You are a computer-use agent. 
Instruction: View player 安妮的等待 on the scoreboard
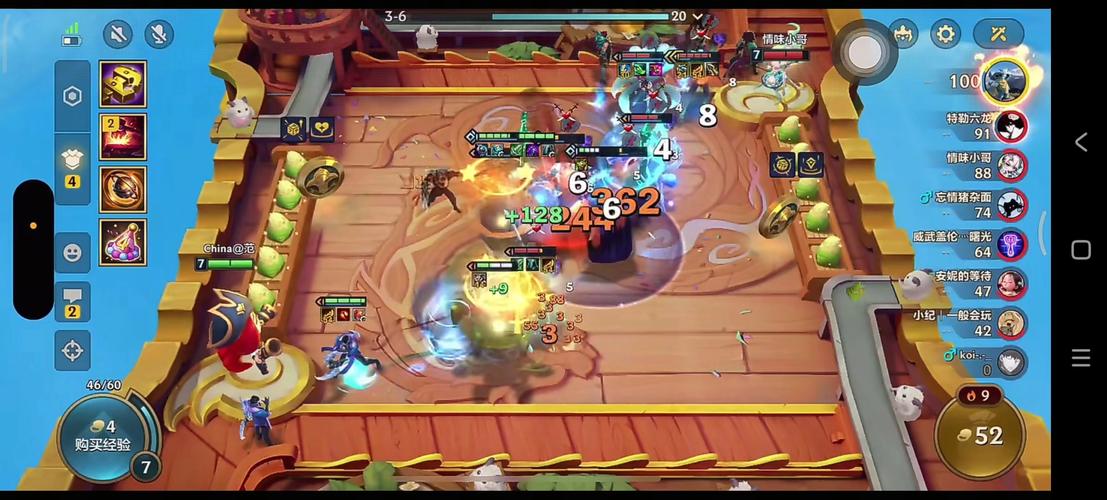[x=1010, y=284]
